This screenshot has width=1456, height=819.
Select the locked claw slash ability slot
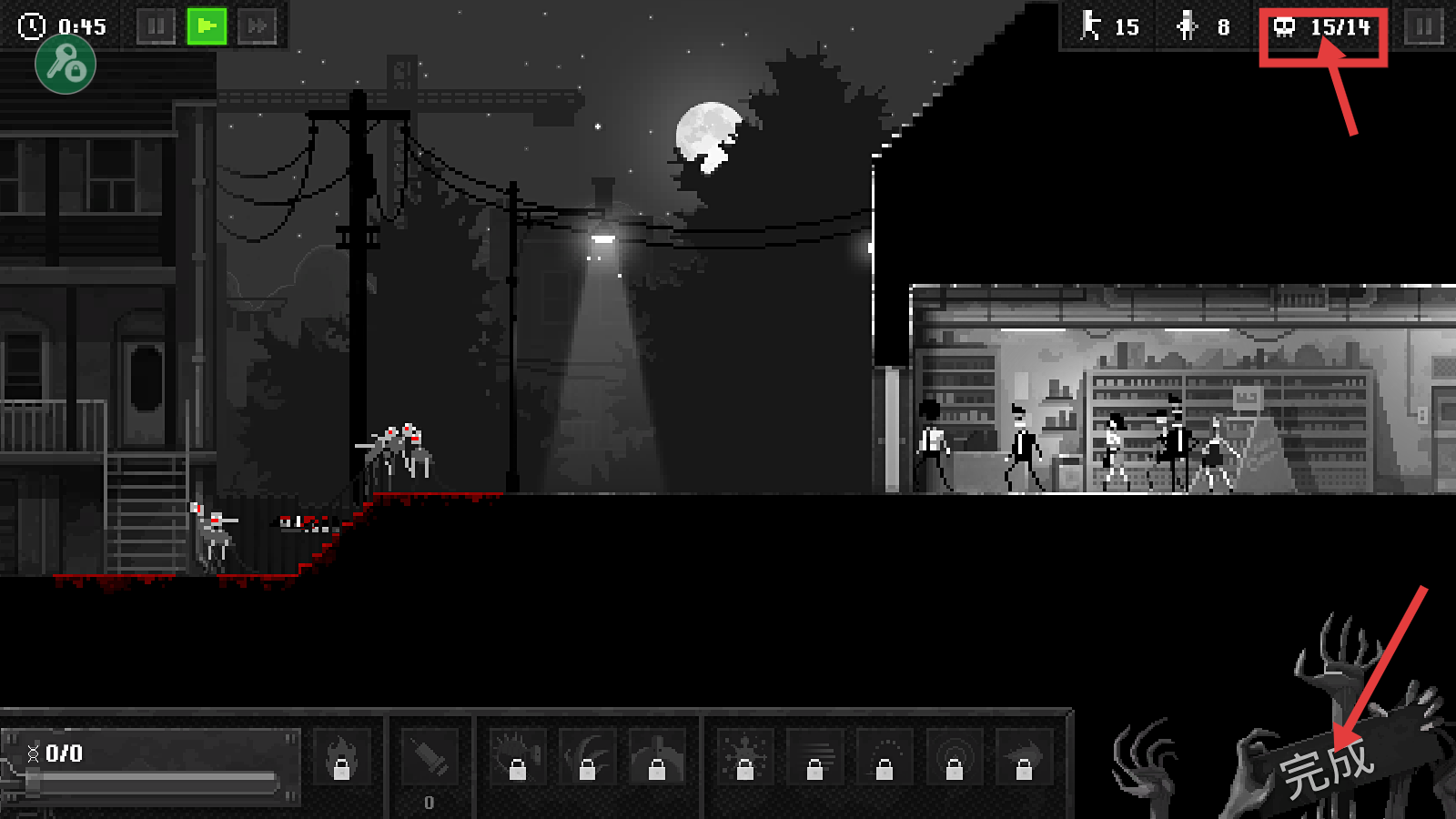click(x=587, y=757)
